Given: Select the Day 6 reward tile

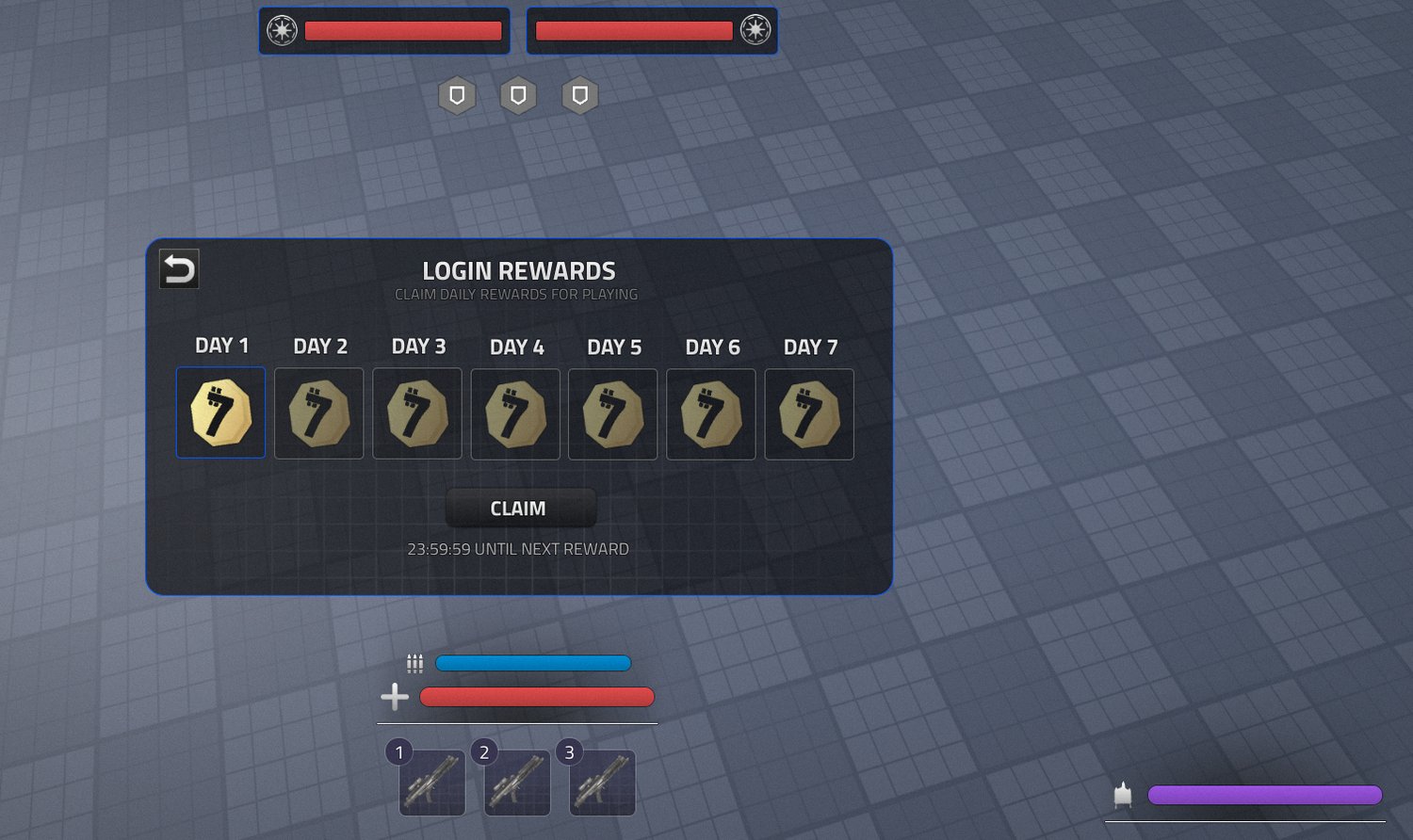Looking at the screenshot, I should (x=711, y=413).
